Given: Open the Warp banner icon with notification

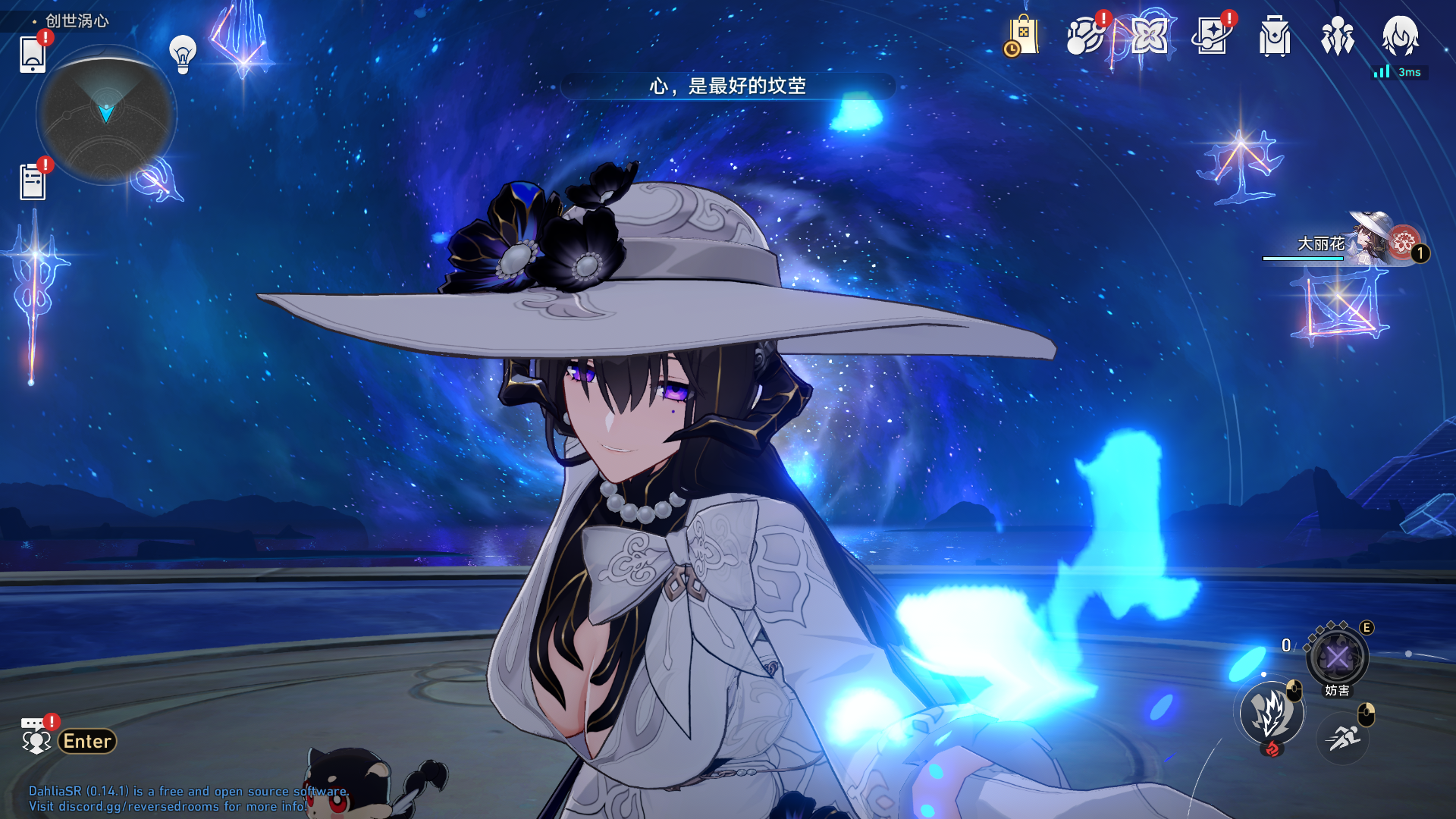Looking at the screenshot, I should click(x=1212, y=36).
